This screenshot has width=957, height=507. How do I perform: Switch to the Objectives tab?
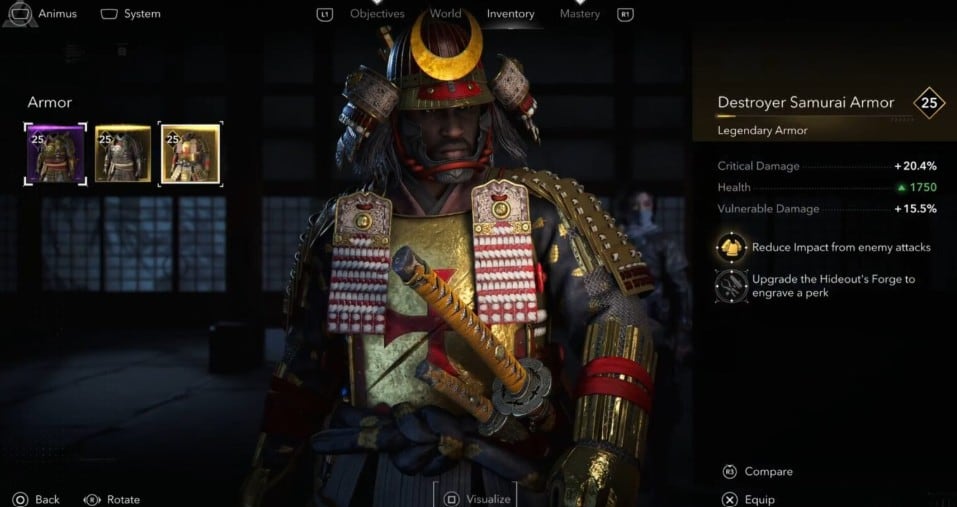pyautogui.click(x=377, y=14)
